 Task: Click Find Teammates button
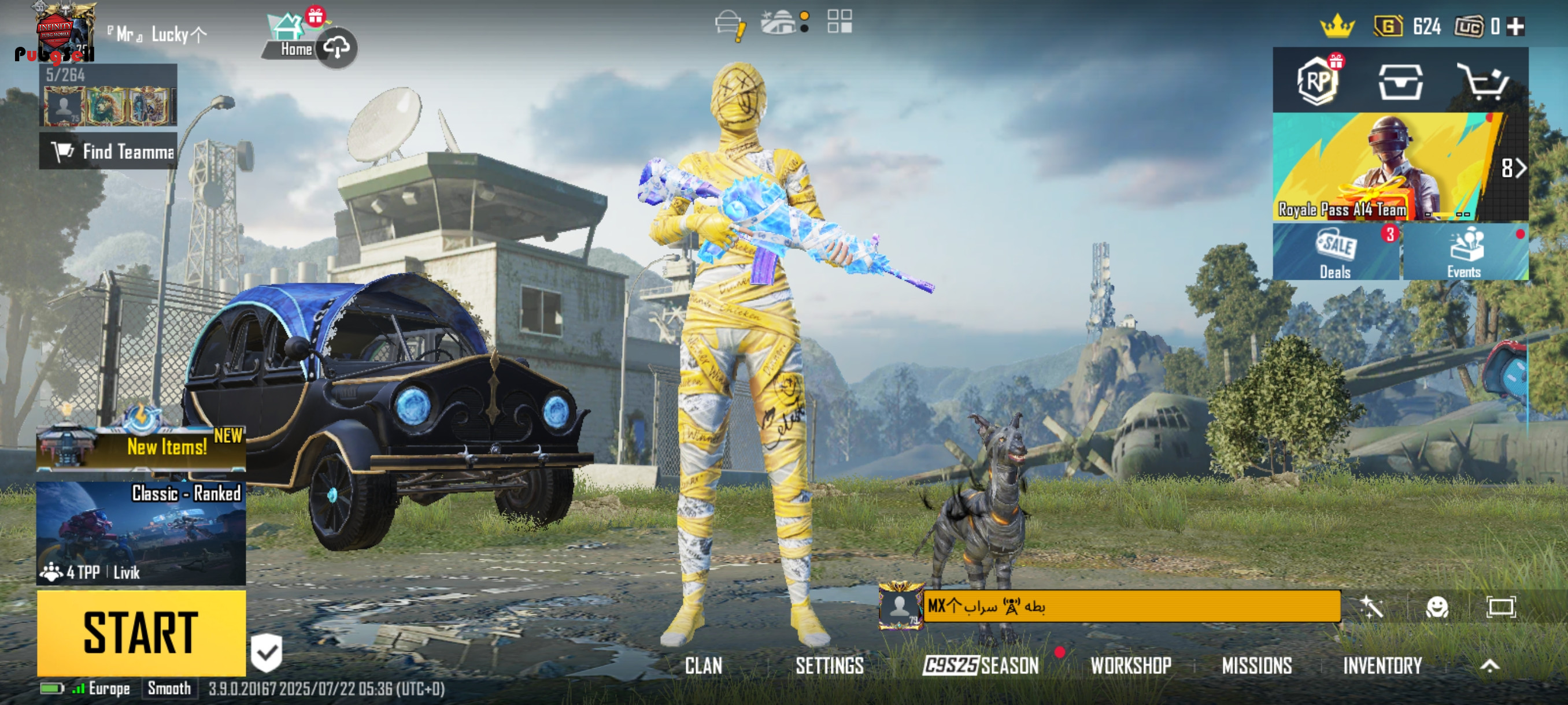(x=109, y=151)
